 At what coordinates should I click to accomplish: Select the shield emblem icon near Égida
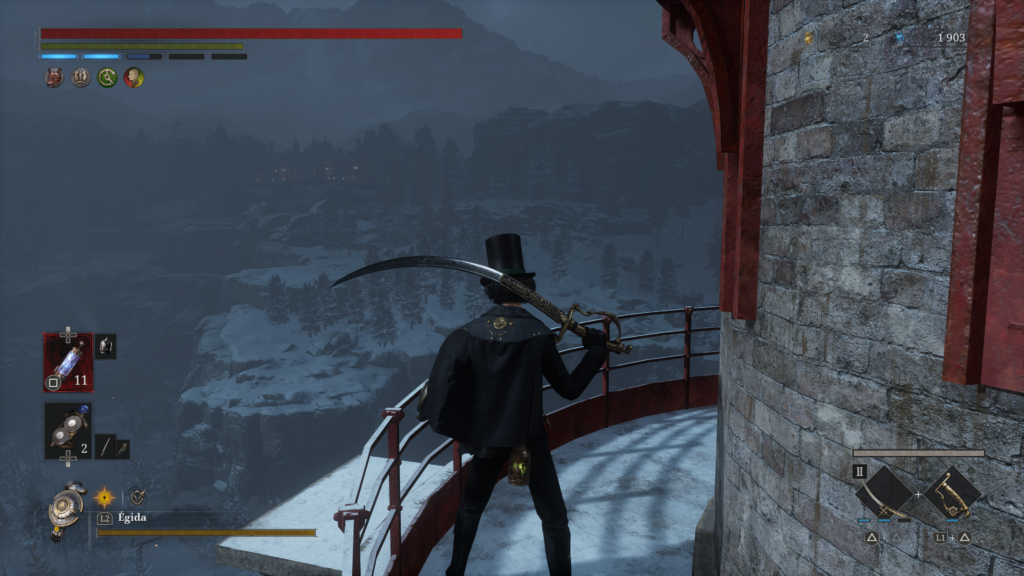[x=137, y=496]
